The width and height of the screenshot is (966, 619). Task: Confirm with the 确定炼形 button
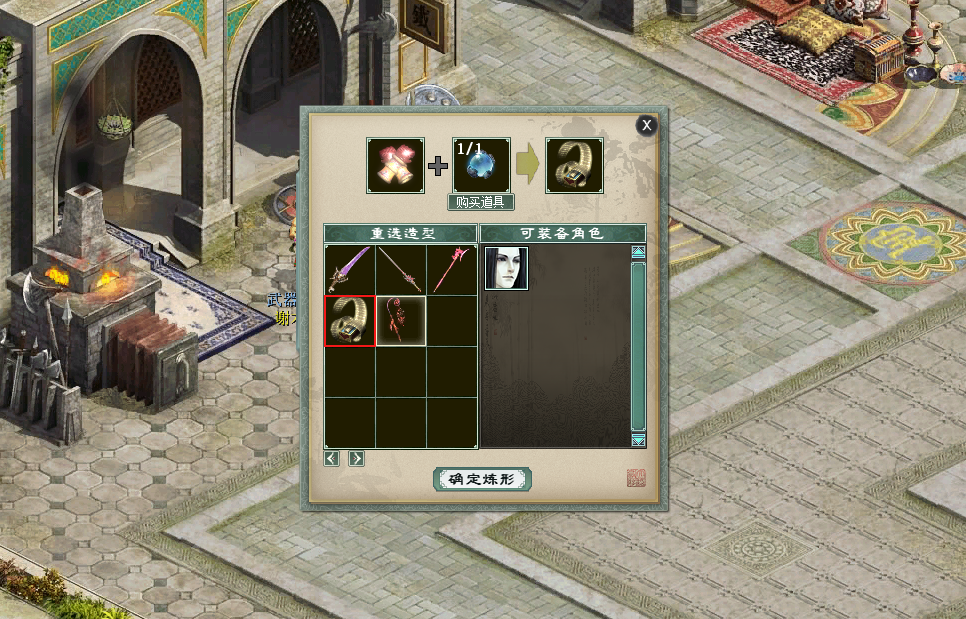pos(482,479)
